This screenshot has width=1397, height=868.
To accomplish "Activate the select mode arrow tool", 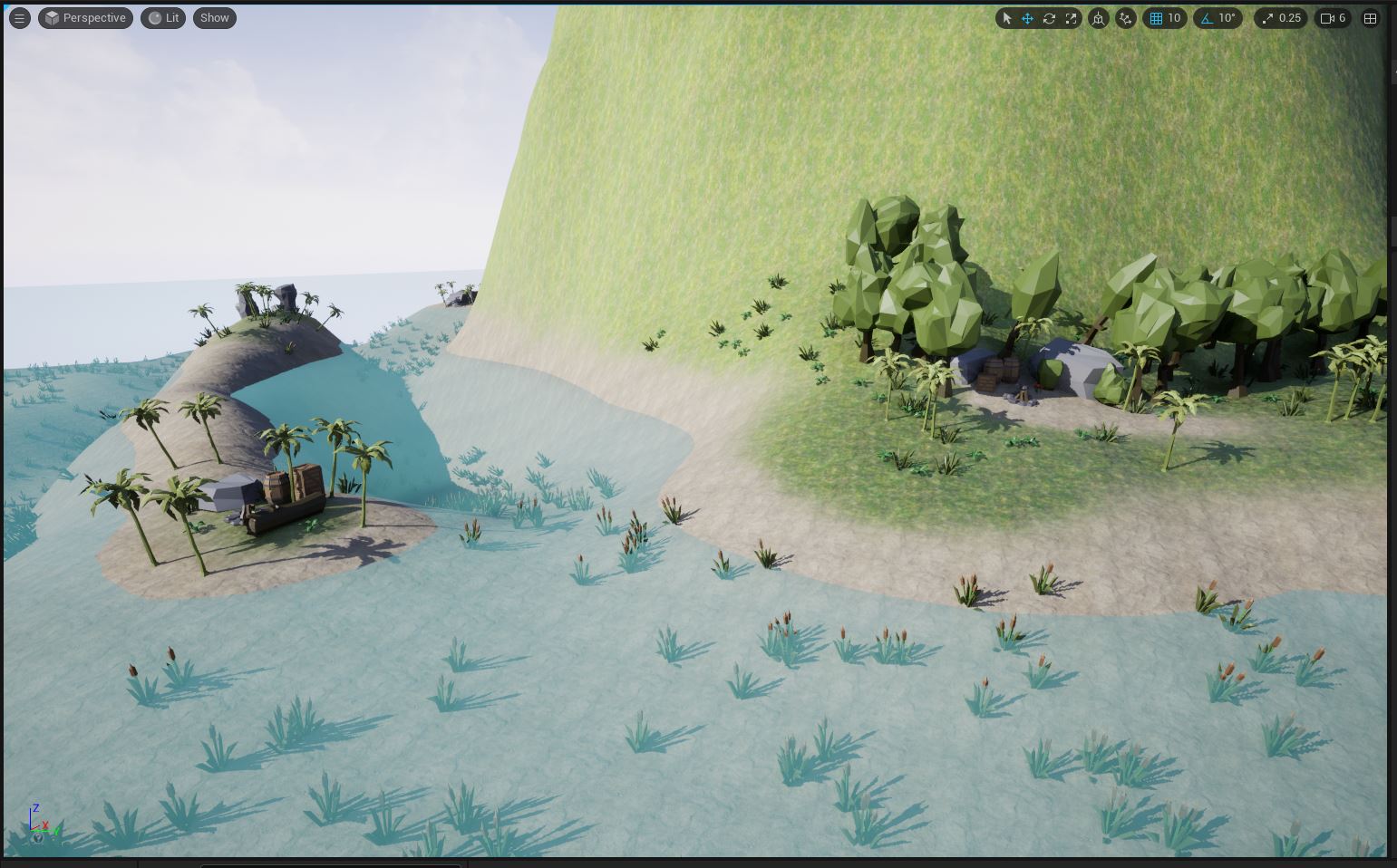I will [x=1006, y=18].
